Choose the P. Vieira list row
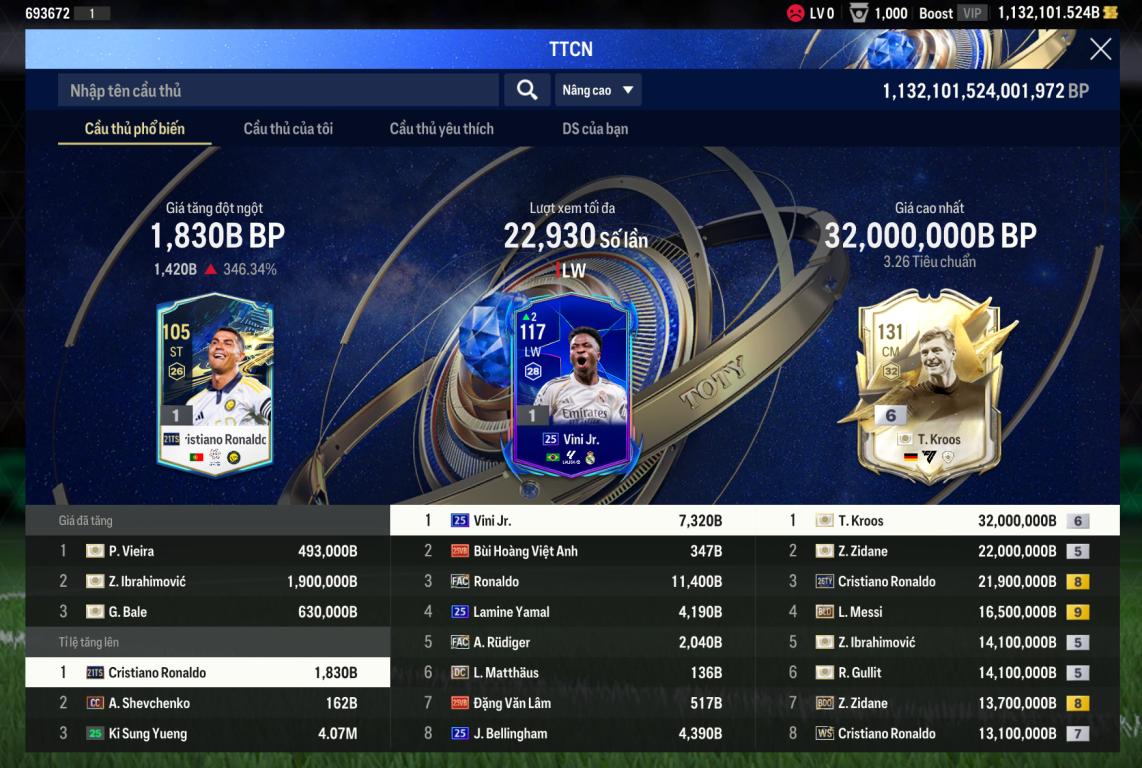Image resolution: width=1142 pixels, height=768 pixels. [x=207, y=551]
